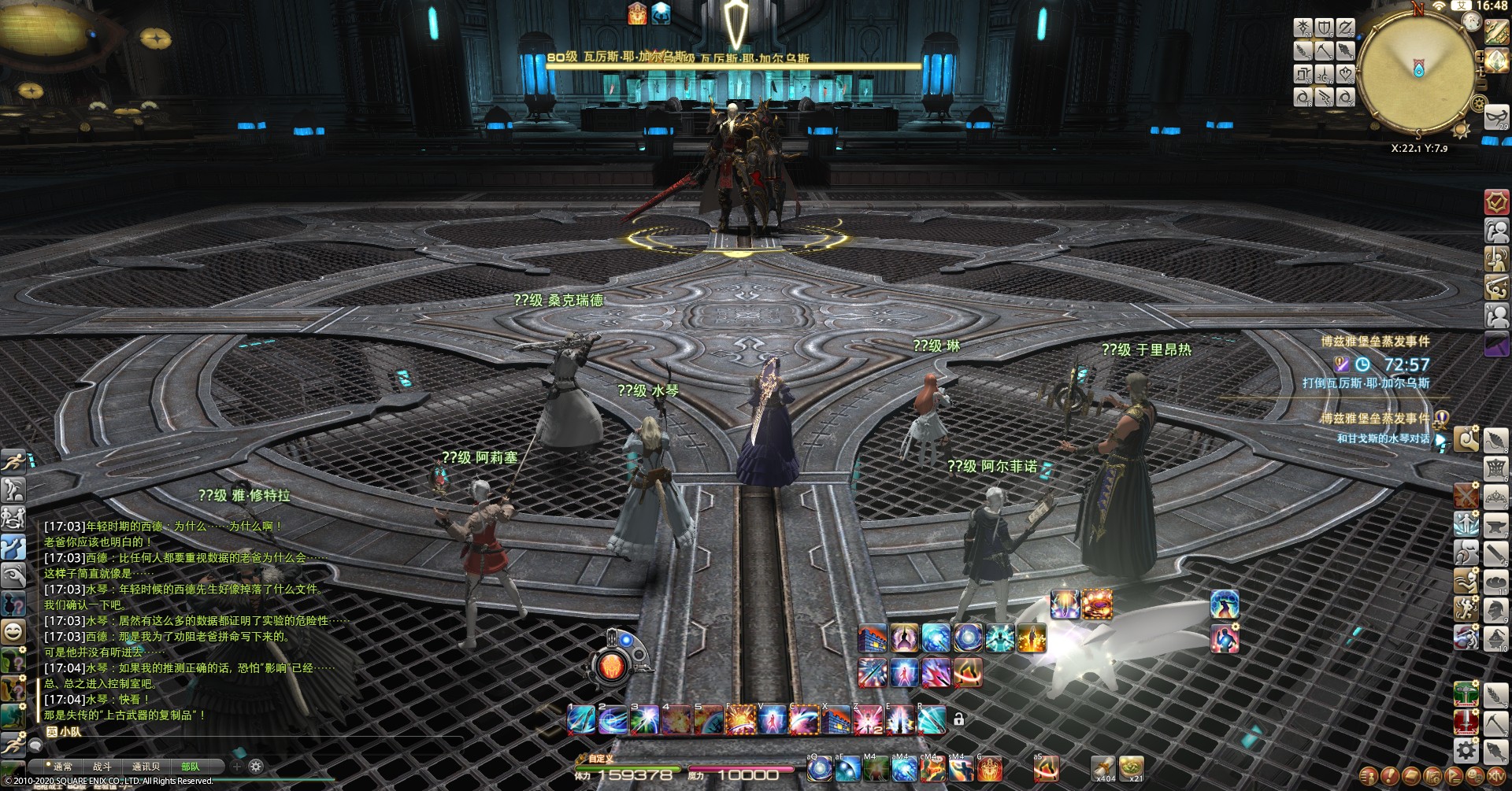Use the salad food item x21
The width and height of the screenshot is (1512, 791).
(1132, 767)
